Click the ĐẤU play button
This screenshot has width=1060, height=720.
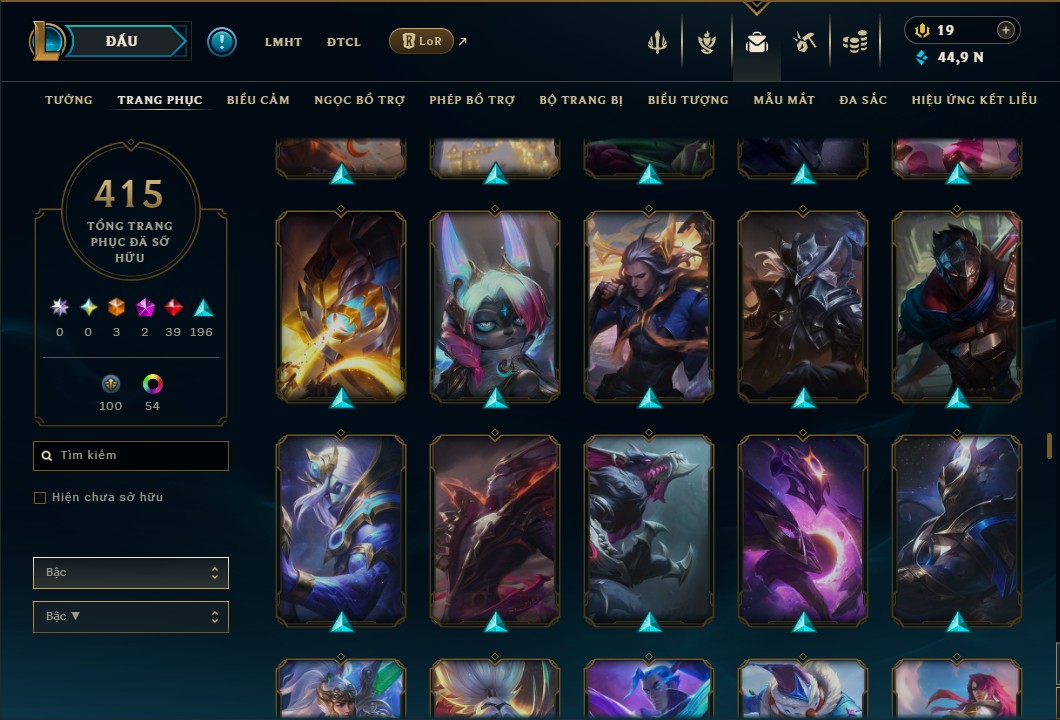[122, 41]
